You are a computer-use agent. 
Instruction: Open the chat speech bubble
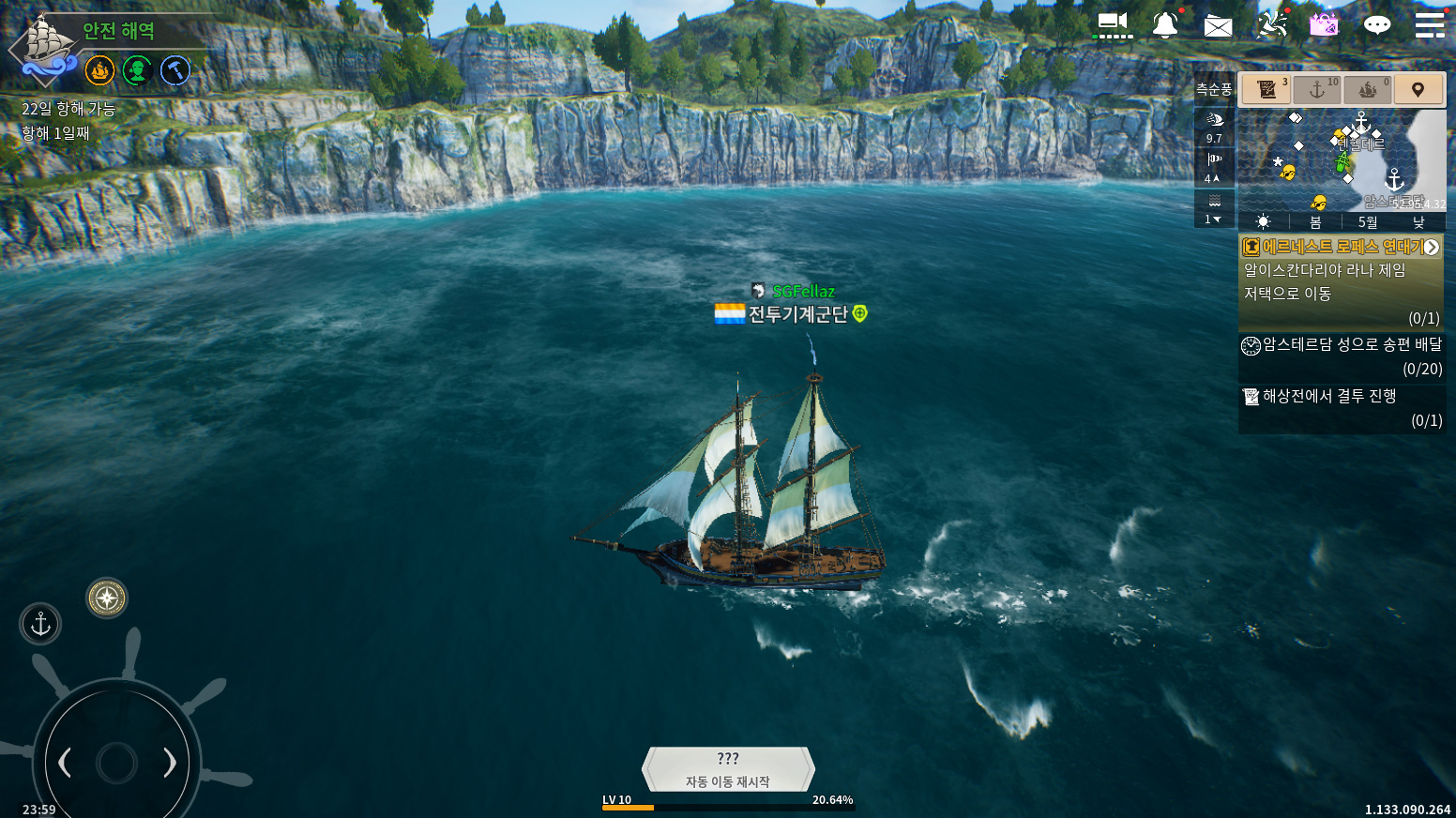(1376, 25)
